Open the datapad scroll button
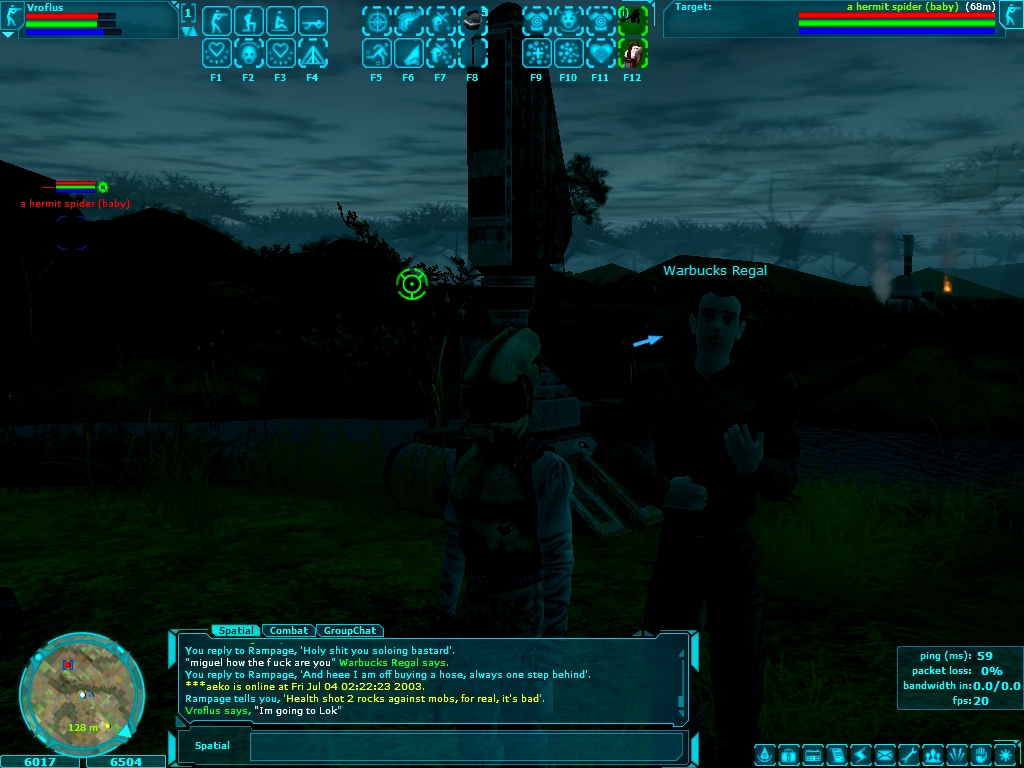Screen dimensions: 1024x768 click(837, 754)
